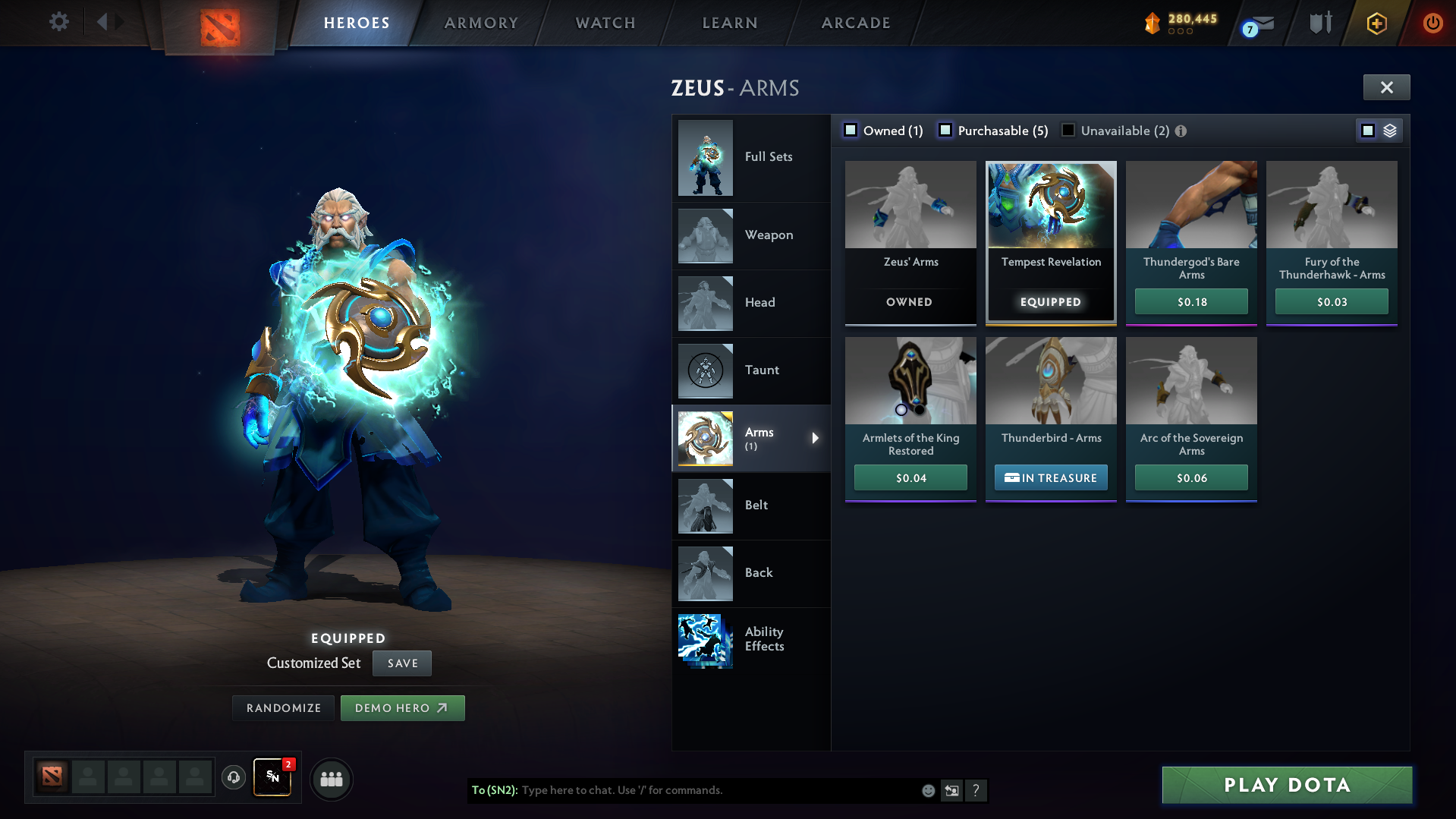1456x819 pixels.
Task: Open the settings gear icon
Action: (58, 22)
